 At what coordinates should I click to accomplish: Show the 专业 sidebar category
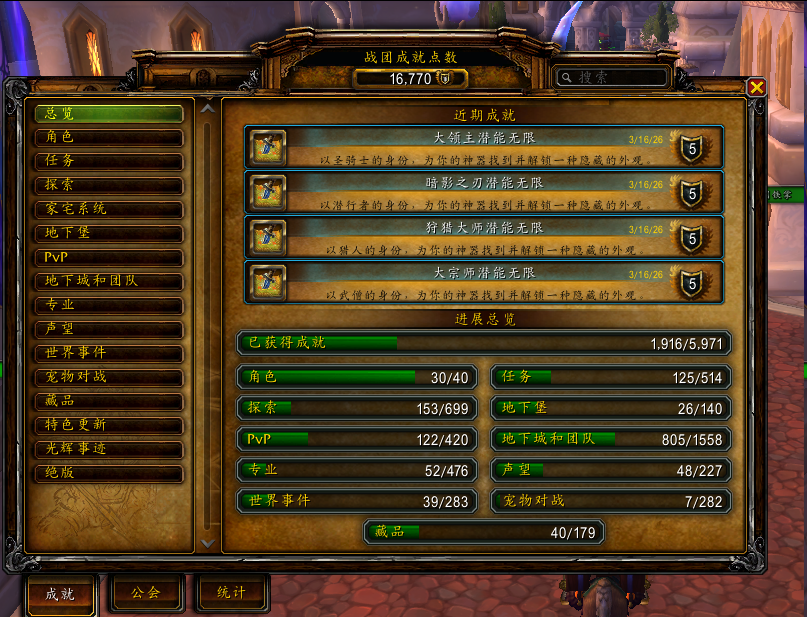(109, 305)
